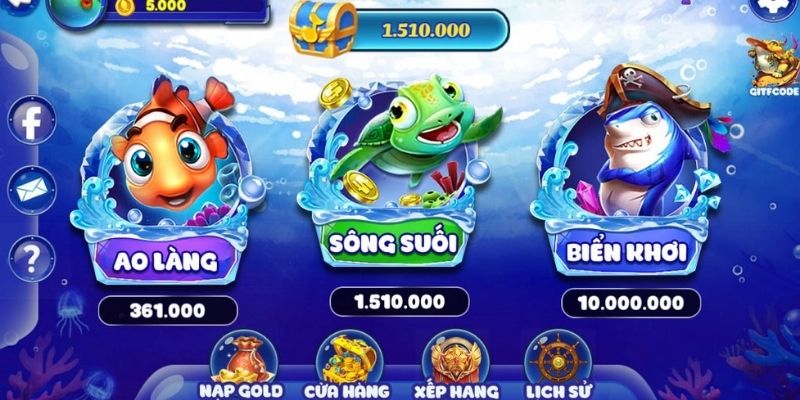This screenshot has width=800, height=400.
Task: Open the mail envelope inbox
Action: click(x=32, y=190)
